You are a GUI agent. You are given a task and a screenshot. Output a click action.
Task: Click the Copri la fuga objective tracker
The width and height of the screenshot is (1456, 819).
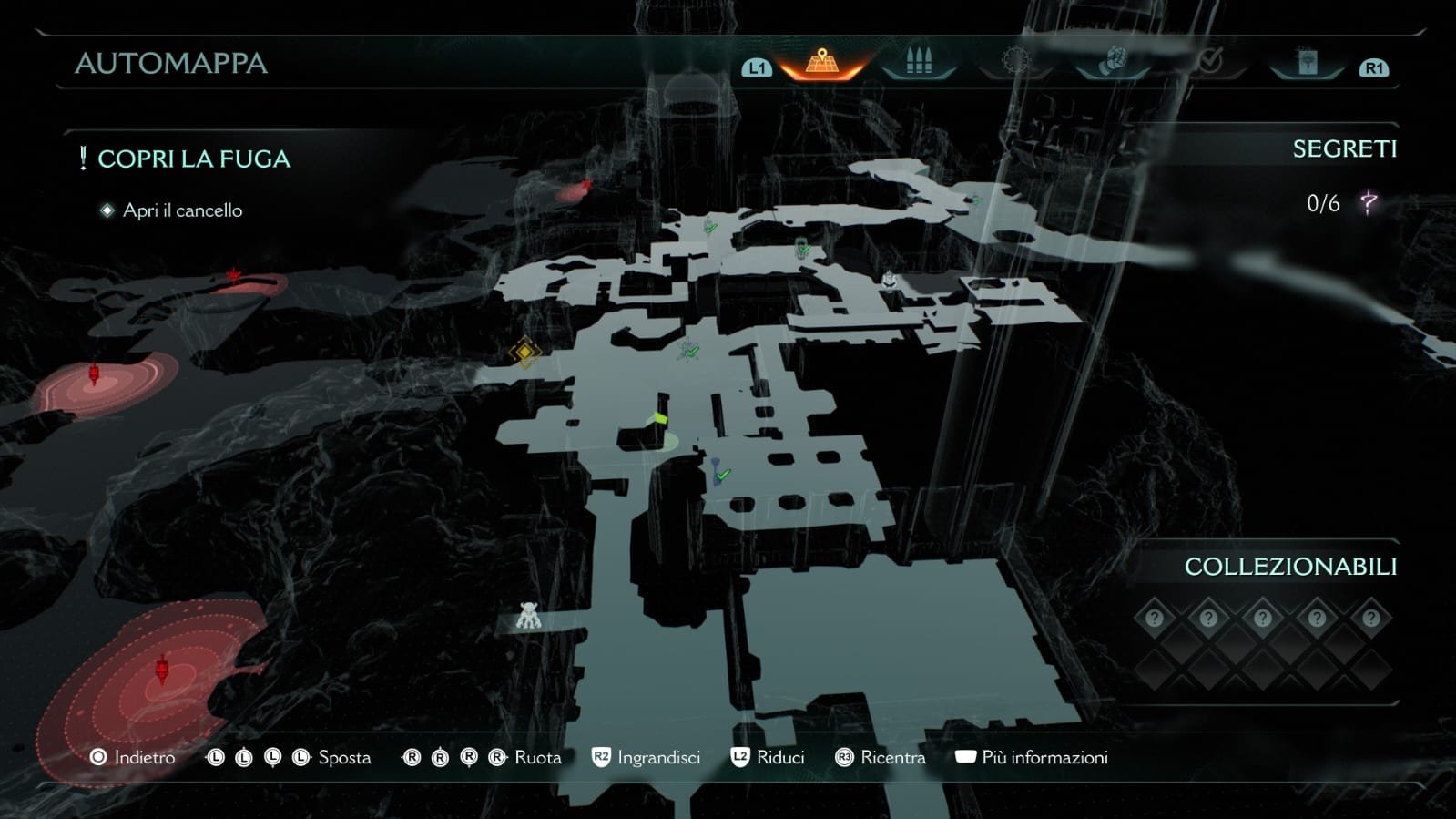(193, 159)
